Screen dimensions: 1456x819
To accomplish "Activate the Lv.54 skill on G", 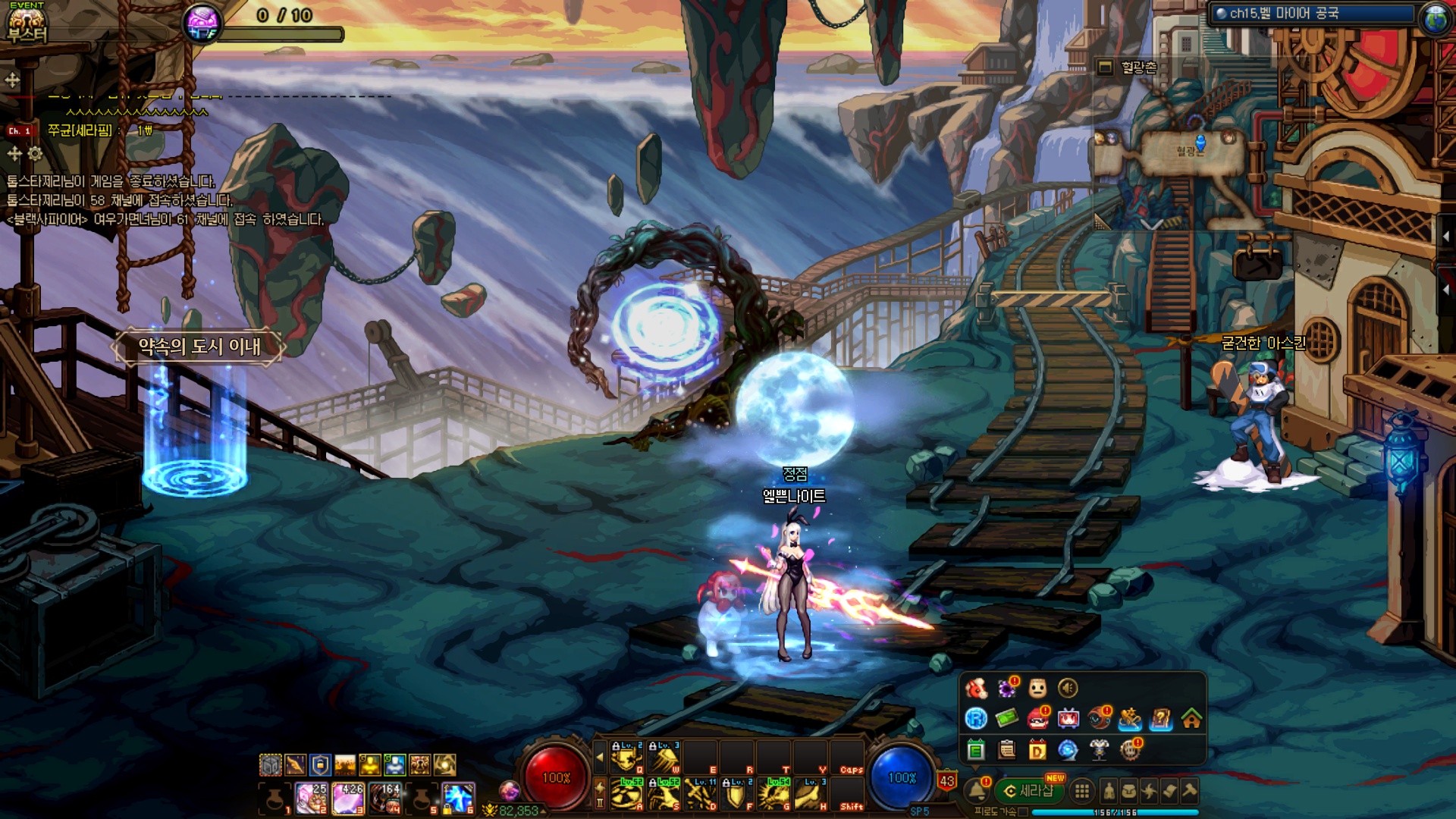I will pyautogui.click(x=775, y=794).
